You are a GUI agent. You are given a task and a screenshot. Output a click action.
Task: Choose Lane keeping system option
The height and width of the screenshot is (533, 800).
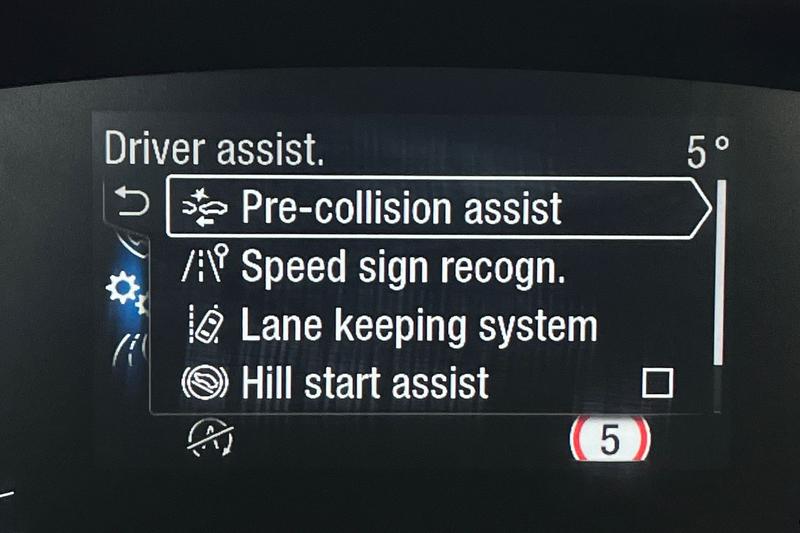pyautogui.click(x=418, y=326)
